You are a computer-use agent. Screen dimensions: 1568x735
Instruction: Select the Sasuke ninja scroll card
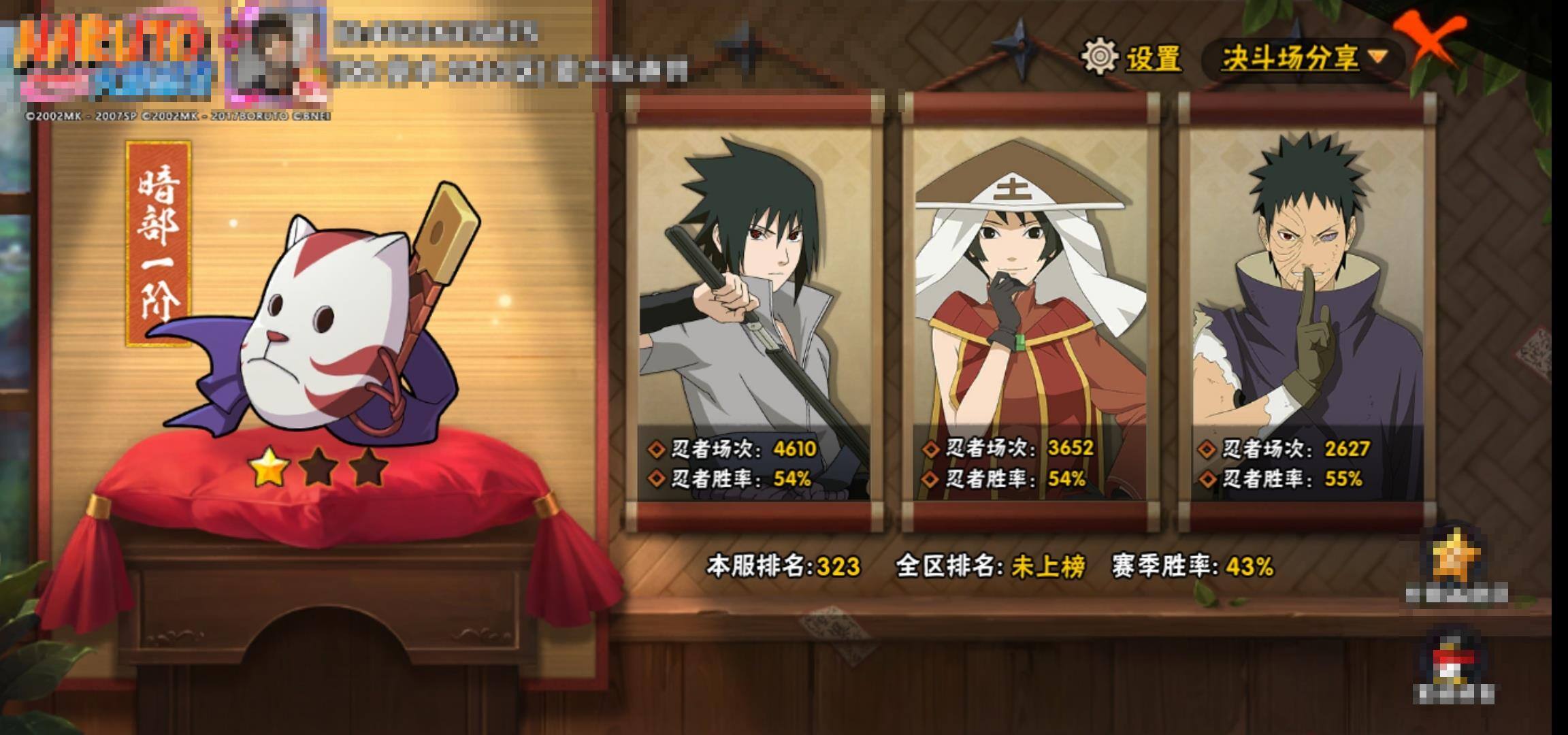coord(754,313)
